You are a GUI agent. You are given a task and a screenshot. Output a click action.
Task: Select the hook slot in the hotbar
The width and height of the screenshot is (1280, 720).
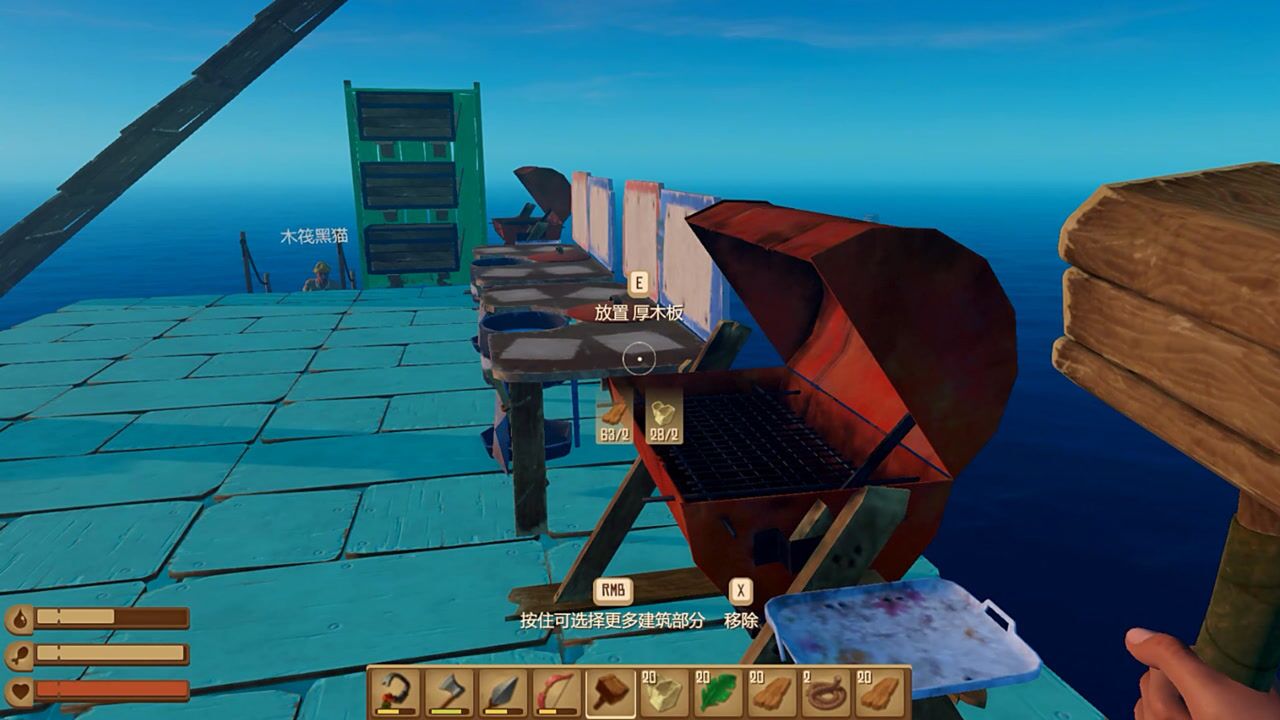[x=395, y=692]
